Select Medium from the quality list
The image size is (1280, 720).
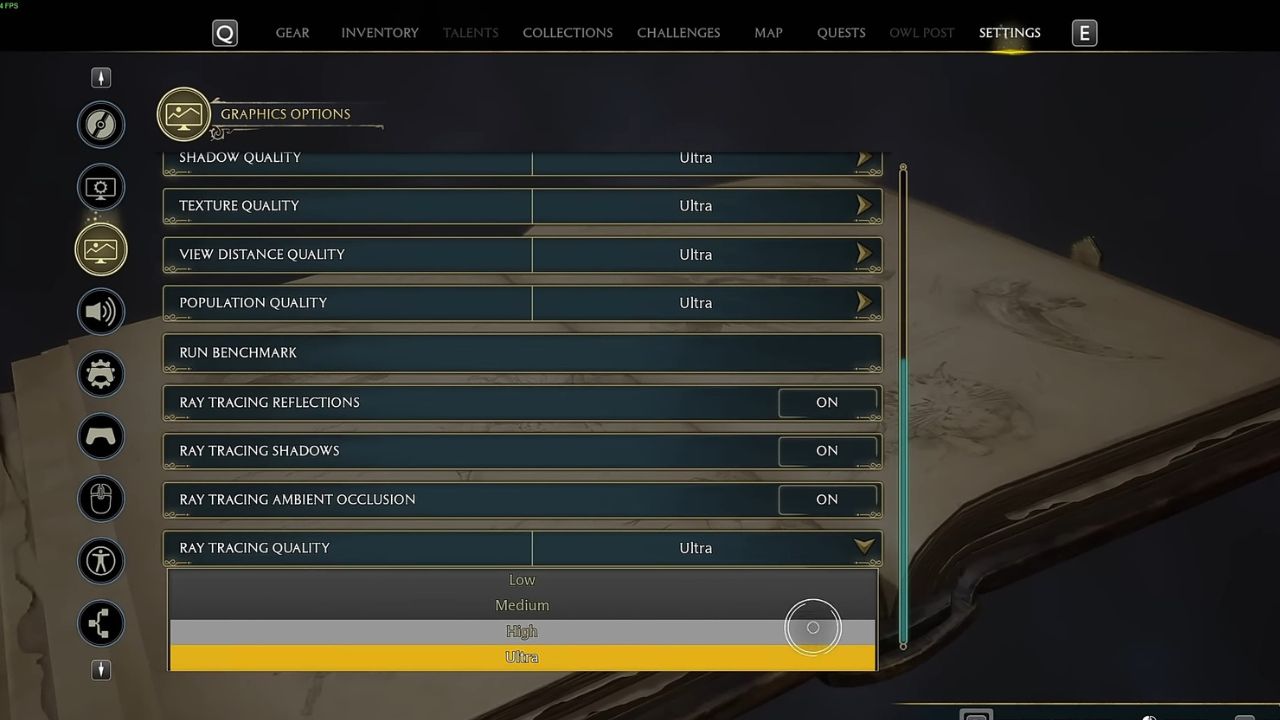click(521, 605)
